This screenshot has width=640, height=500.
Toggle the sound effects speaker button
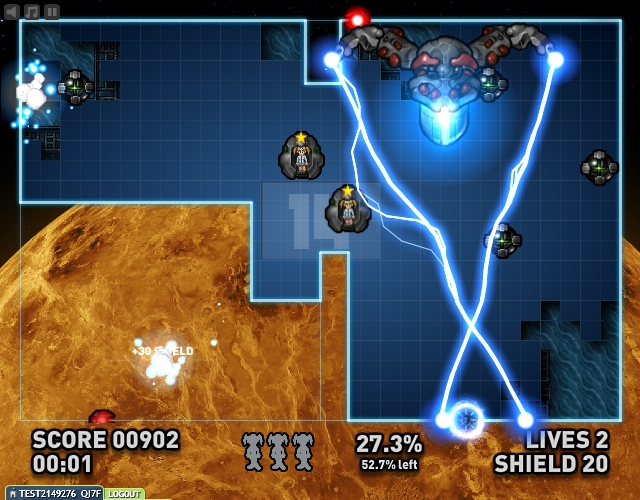[x=12, y=11]
